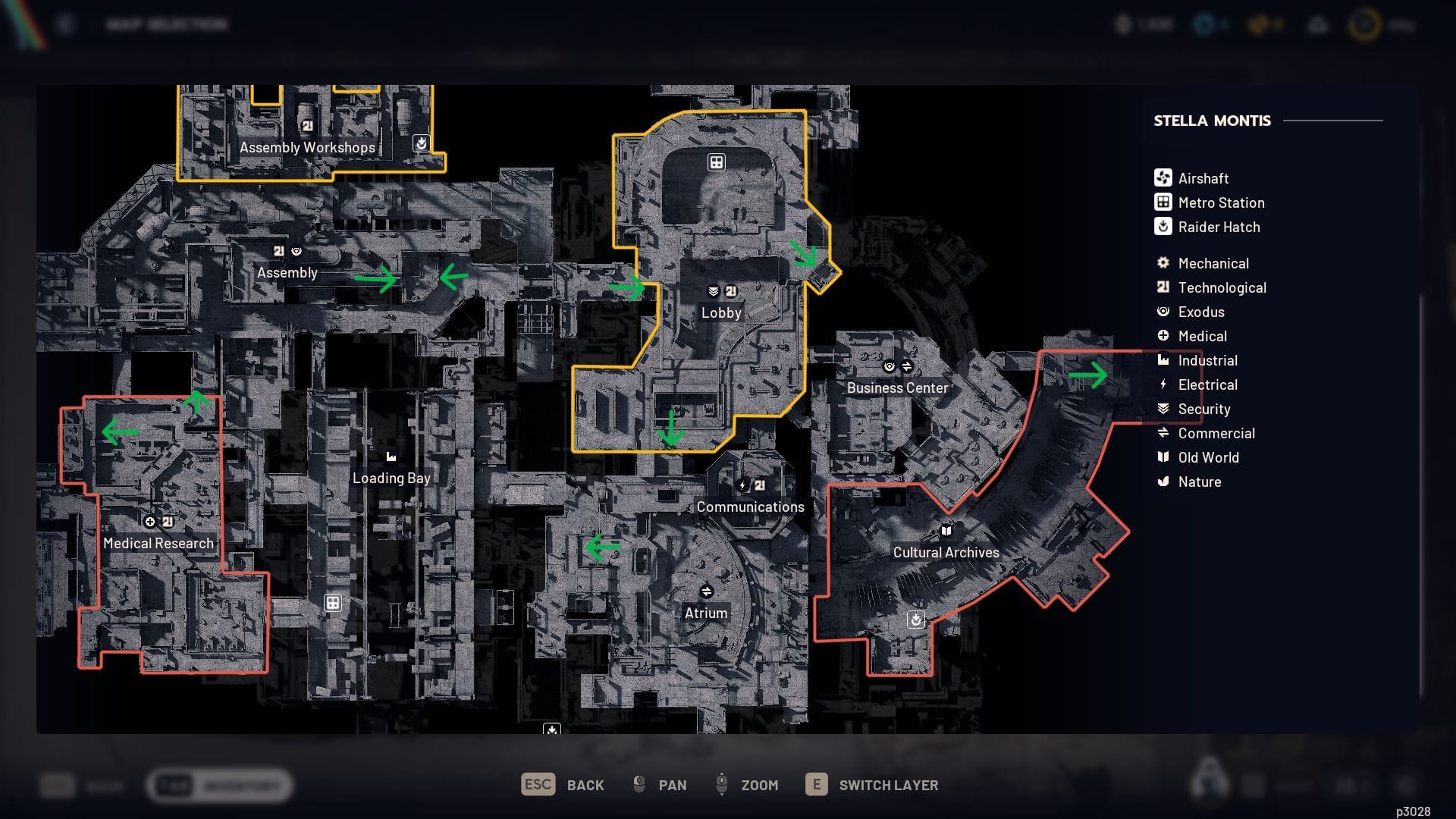Select the Raider Hatch icon near Cultural Archives
1456x819 pixels.
point(916,620)
